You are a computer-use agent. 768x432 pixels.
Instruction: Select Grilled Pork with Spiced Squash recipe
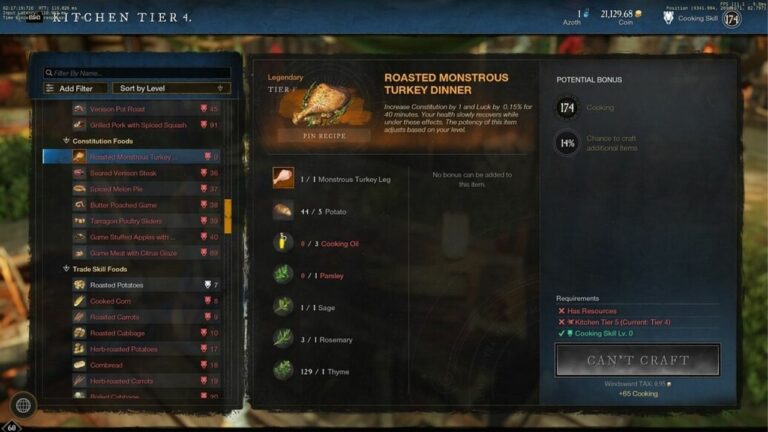(138, 125)
